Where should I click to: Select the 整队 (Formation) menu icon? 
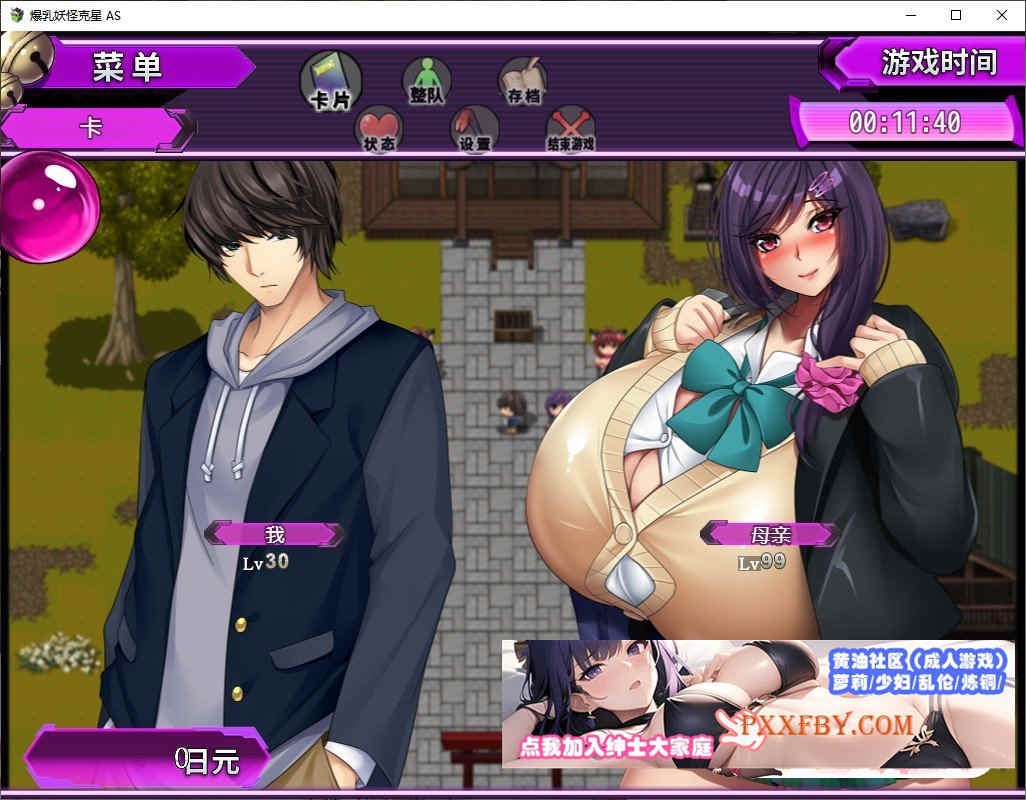coord(427,78)
